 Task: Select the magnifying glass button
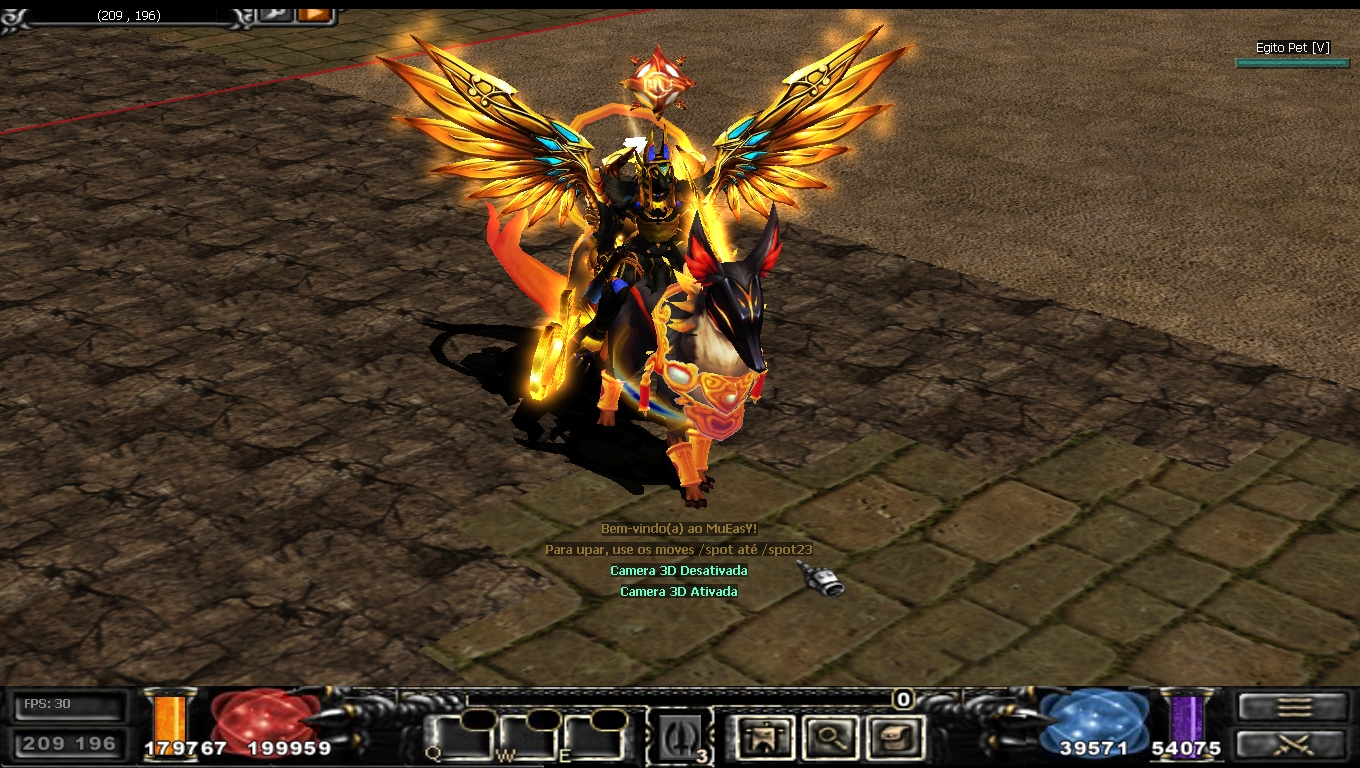tap(830, 738)
